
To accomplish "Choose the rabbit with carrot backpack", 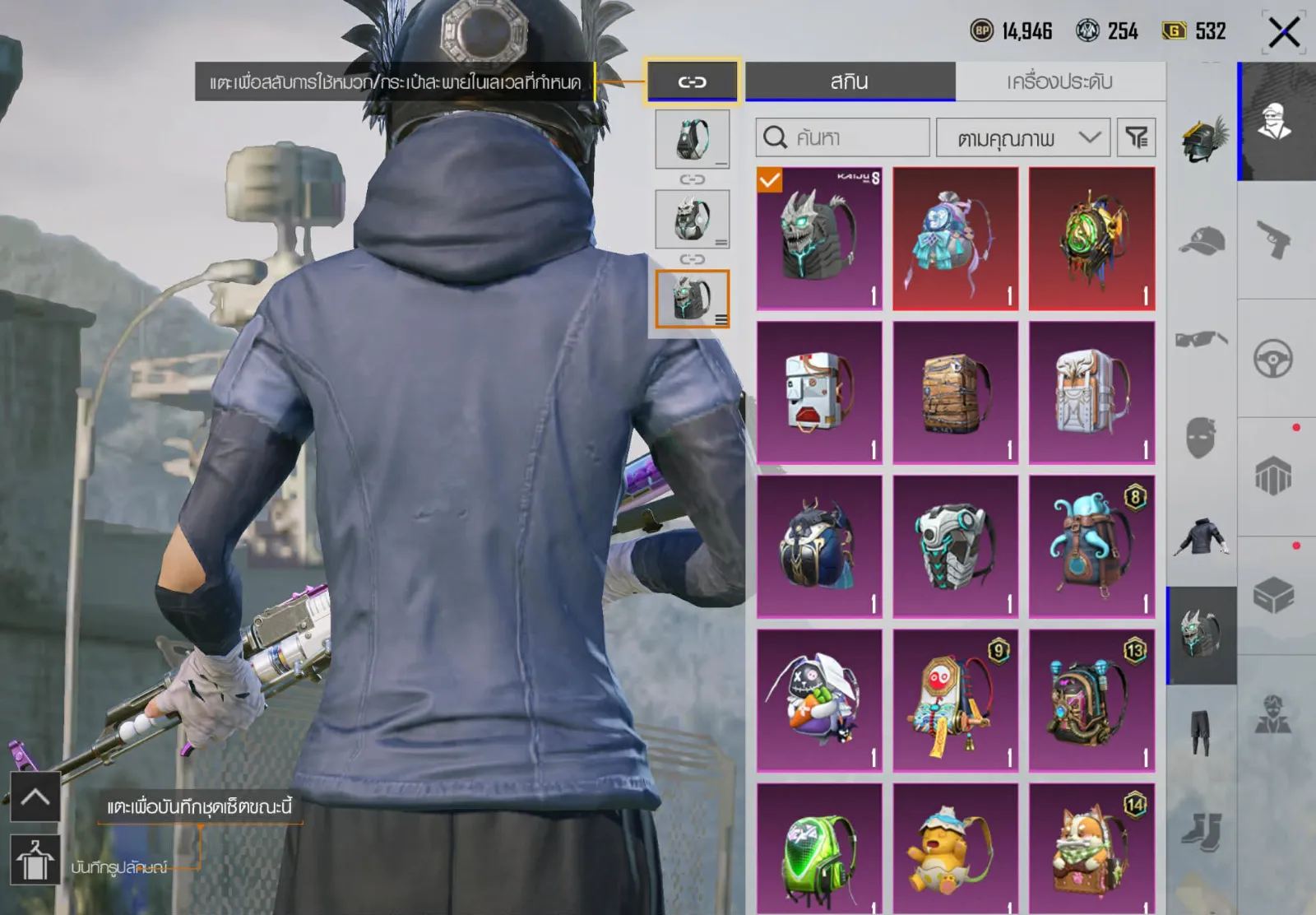I will coord(819,700).
